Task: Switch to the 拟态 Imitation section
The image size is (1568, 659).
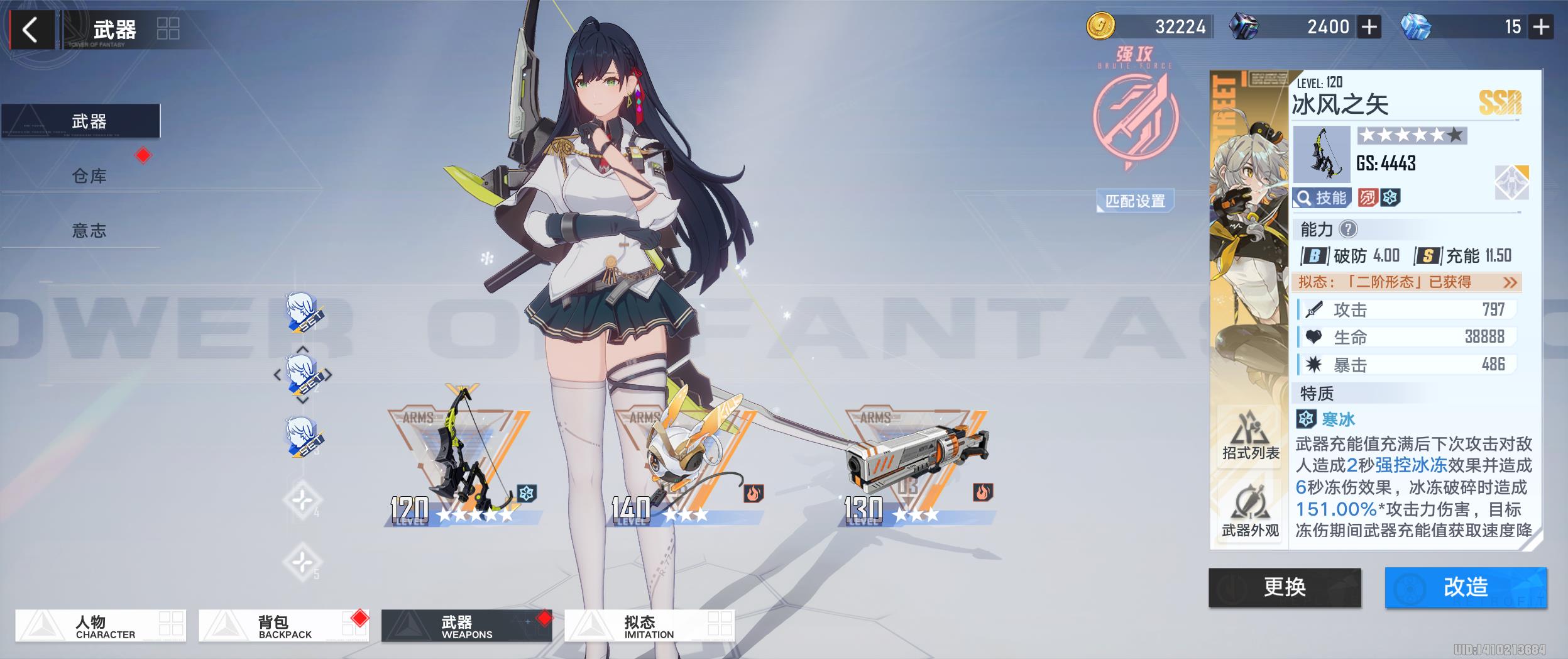Action: pyautogui.click(x=649, y=626)
